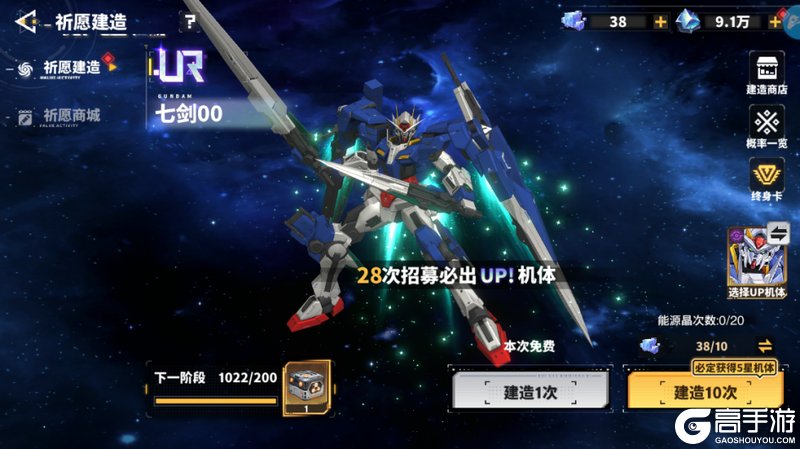The width and height of the screenshot is (800, 449).
Task: Toggle the currency swap arrows
Action: pyautogui.click(x=765, y=346)
